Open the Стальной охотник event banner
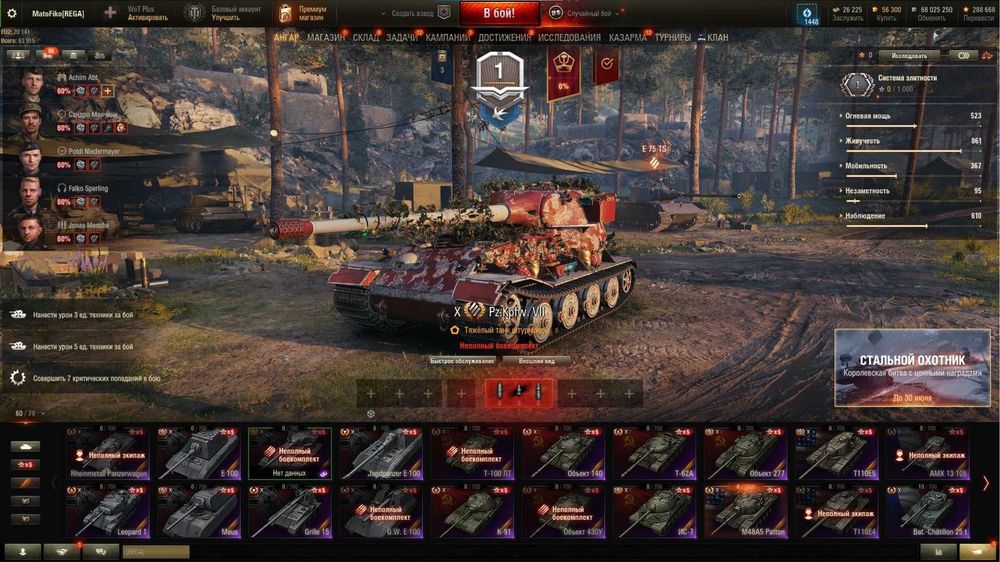The height and width of the screenshot is (562, 1000). (x=912, y=367)
